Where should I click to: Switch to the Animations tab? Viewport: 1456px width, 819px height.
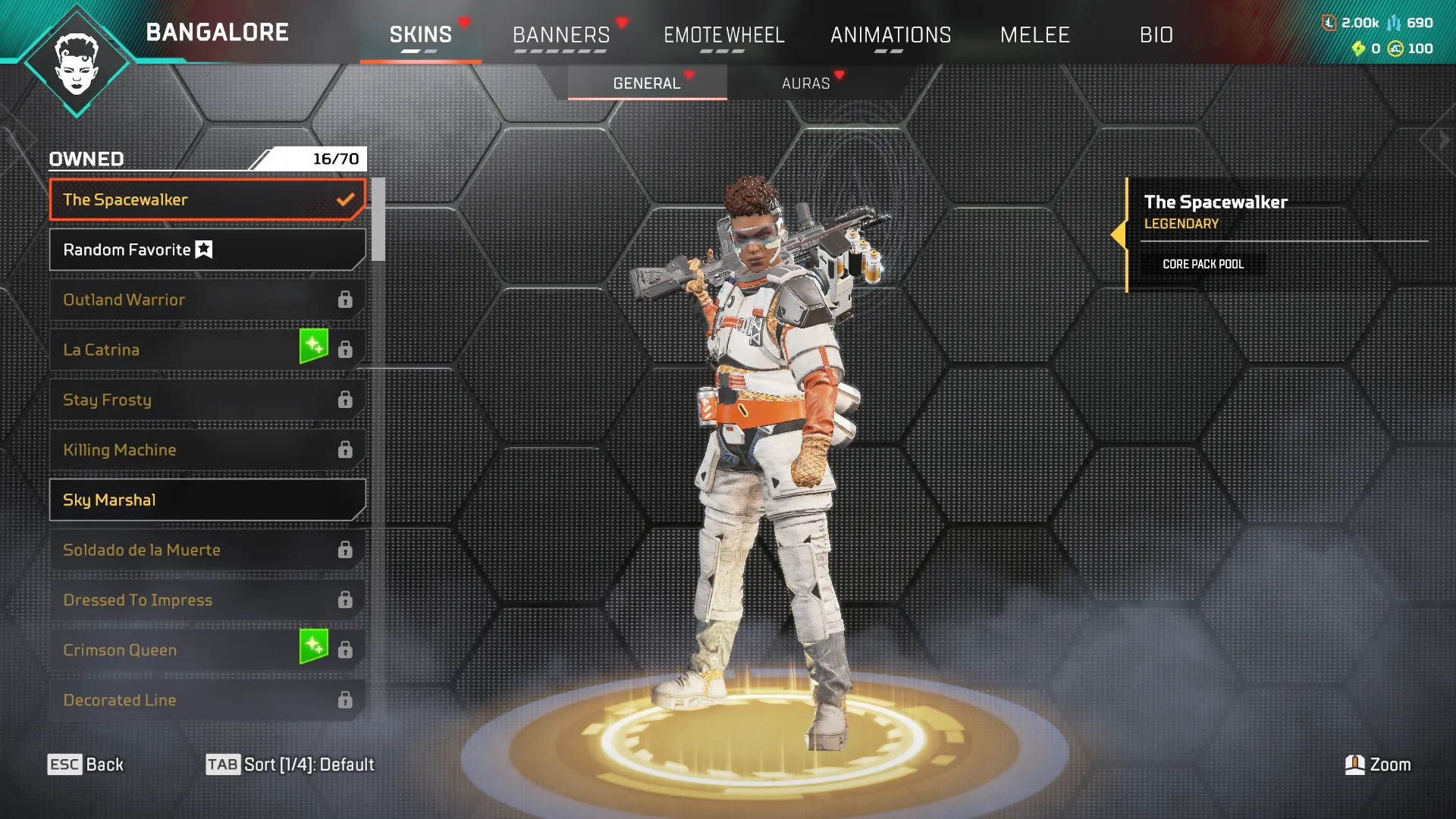pyautogui.click(x=891, y=35)
